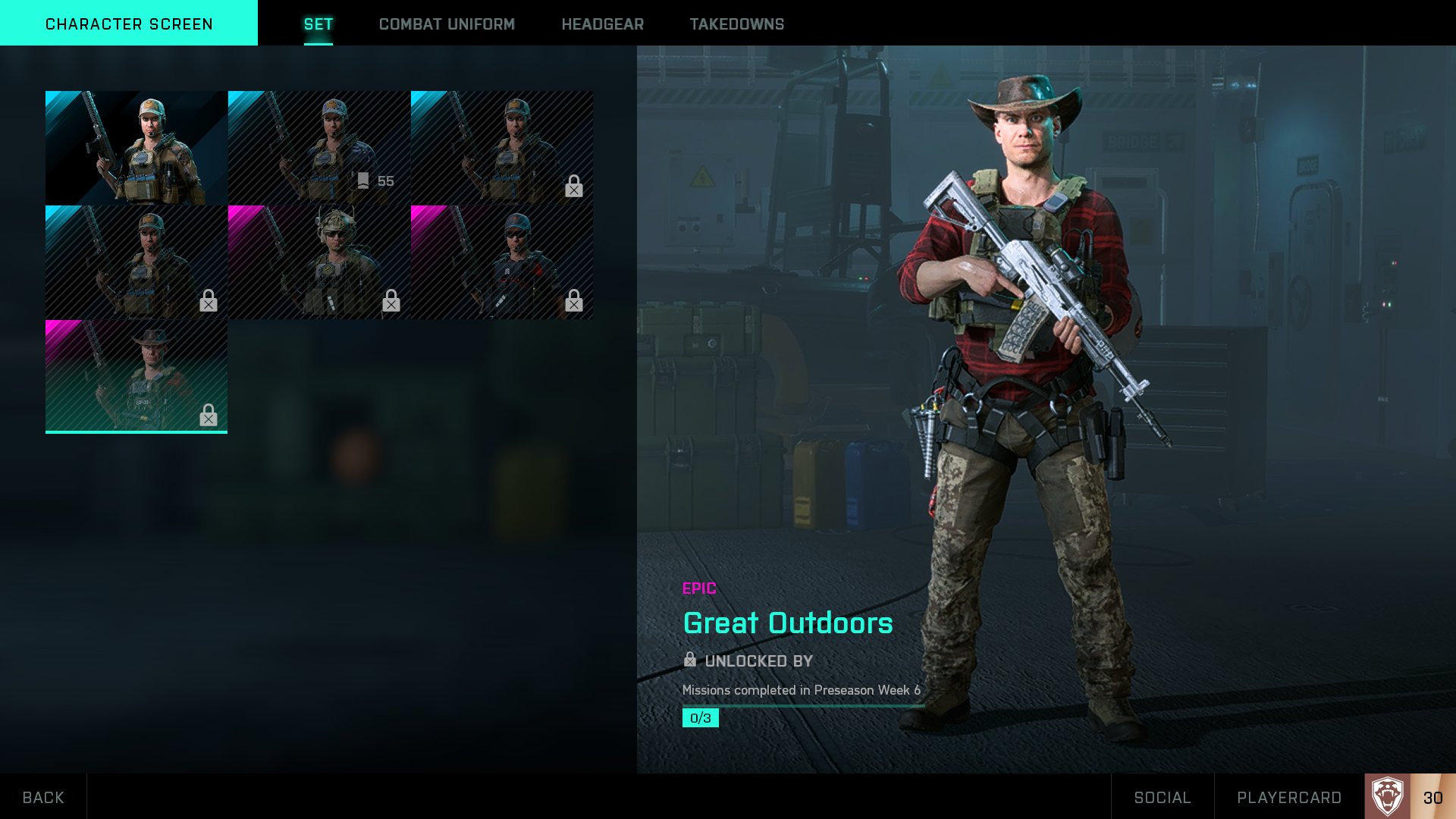Pick the locked set with tactical helmet
Viewport: 1456px width, 819px height.
pyautogui.click(x=318, y=262)
